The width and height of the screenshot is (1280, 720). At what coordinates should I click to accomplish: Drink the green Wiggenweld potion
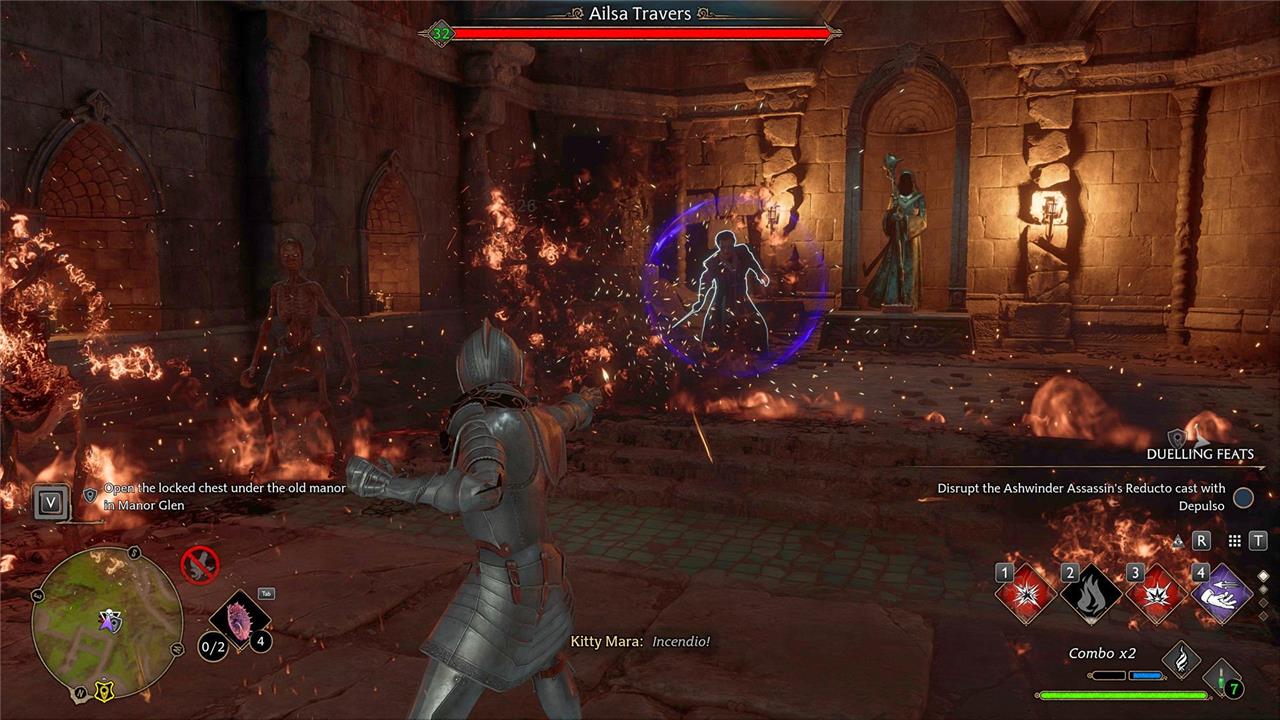click(1222, 677)
